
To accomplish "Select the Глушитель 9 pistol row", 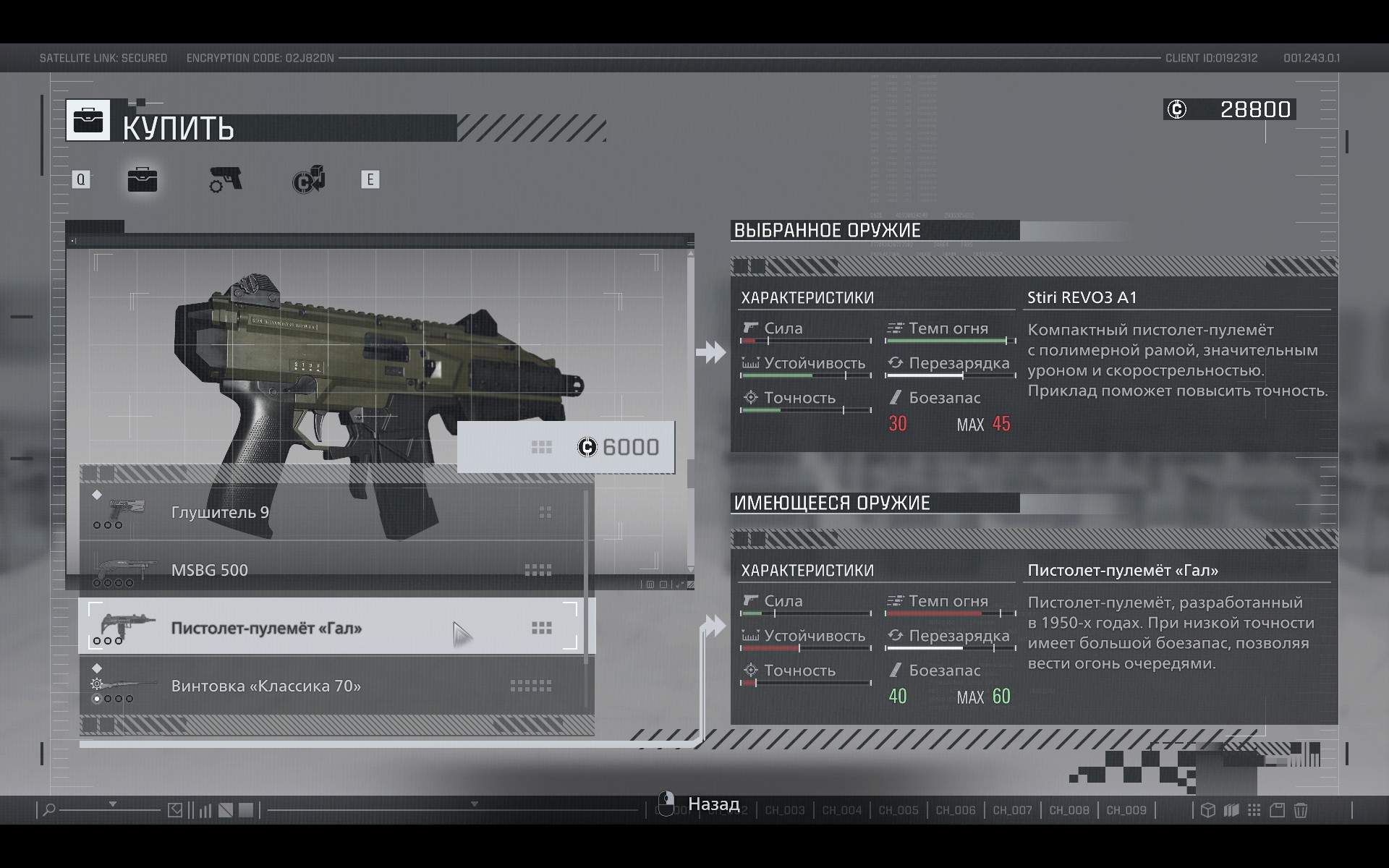I will tap(336, 512).
